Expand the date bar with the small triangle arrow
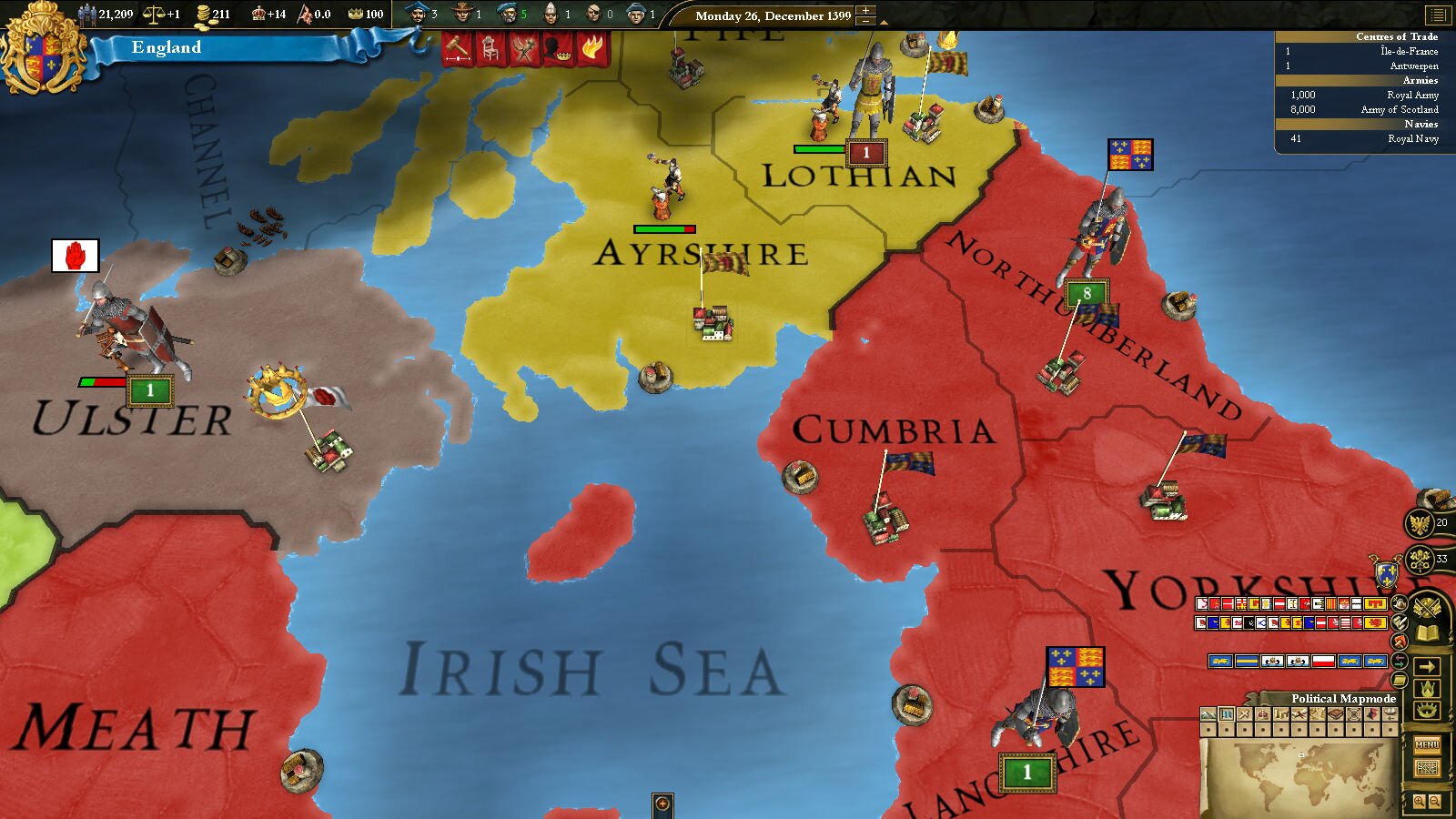Image resolution: width=1456 pixels, height=819 pixels. (x=884, y=22)
